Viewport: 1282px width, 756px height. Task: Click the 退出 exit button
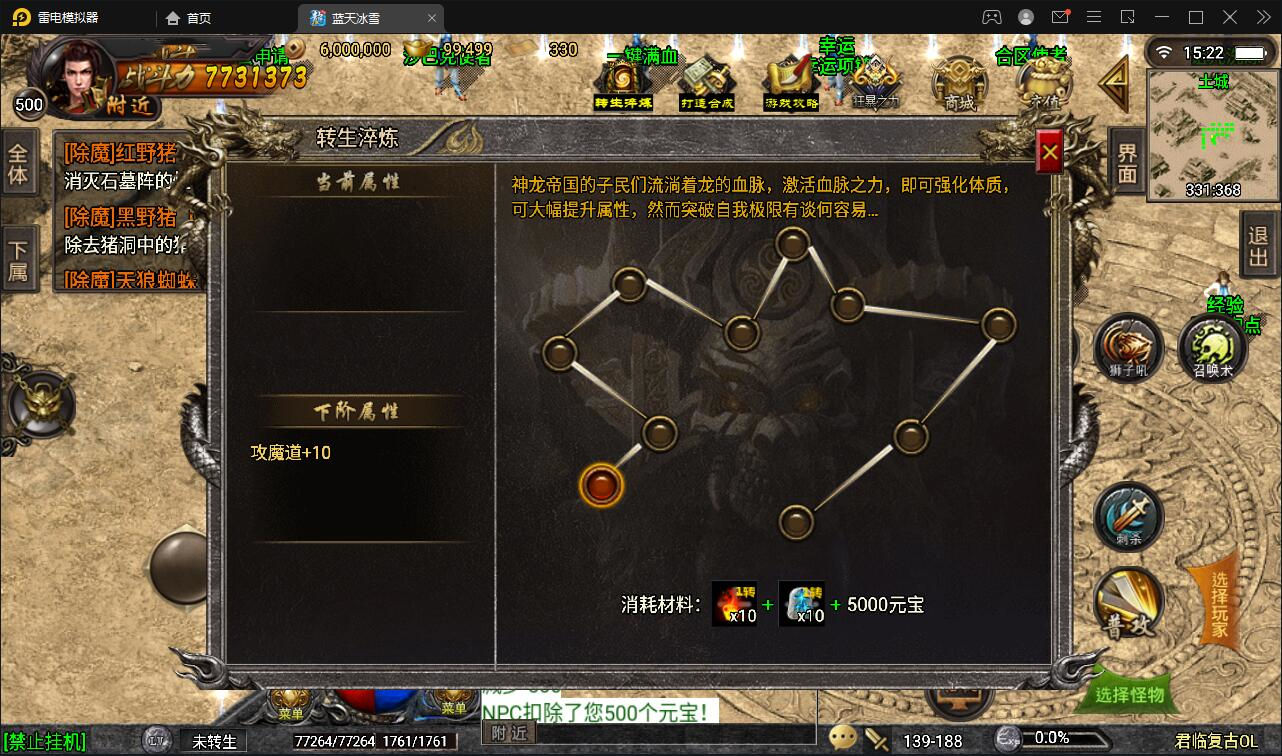tap(1257, 244)
